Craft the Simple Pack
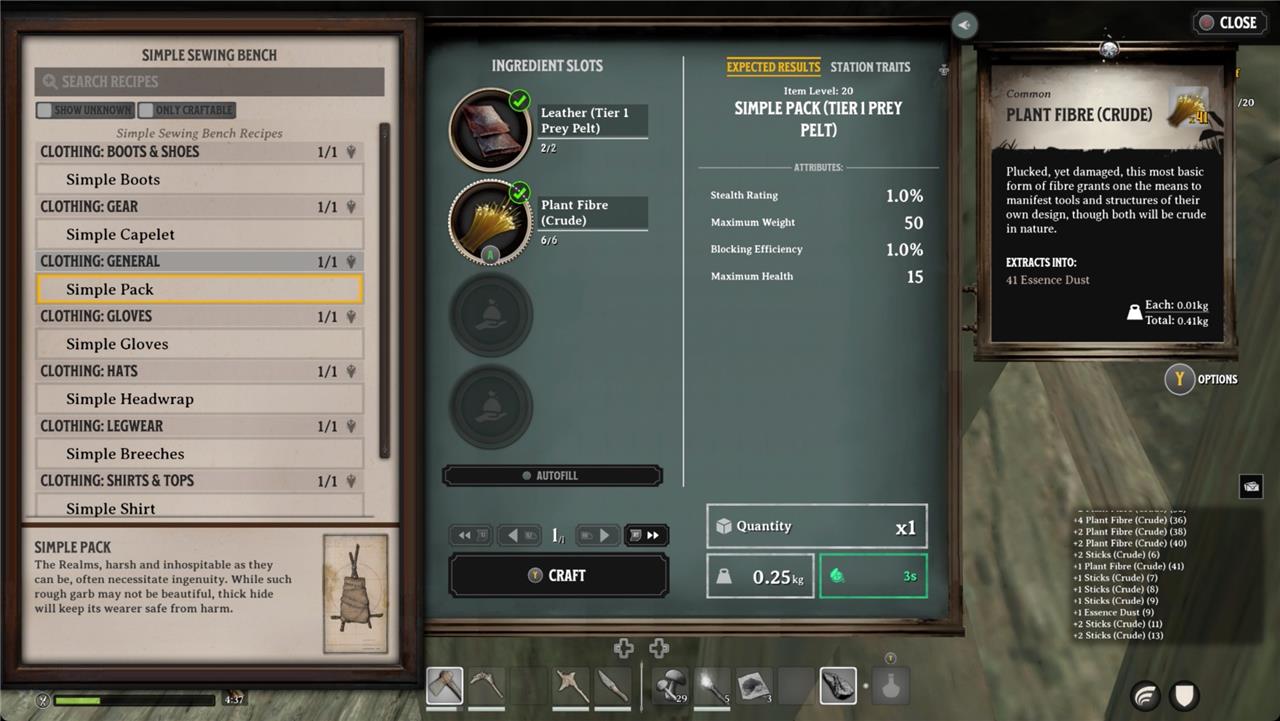Viewport: 1280px width, 721px height. pos(558,576)
